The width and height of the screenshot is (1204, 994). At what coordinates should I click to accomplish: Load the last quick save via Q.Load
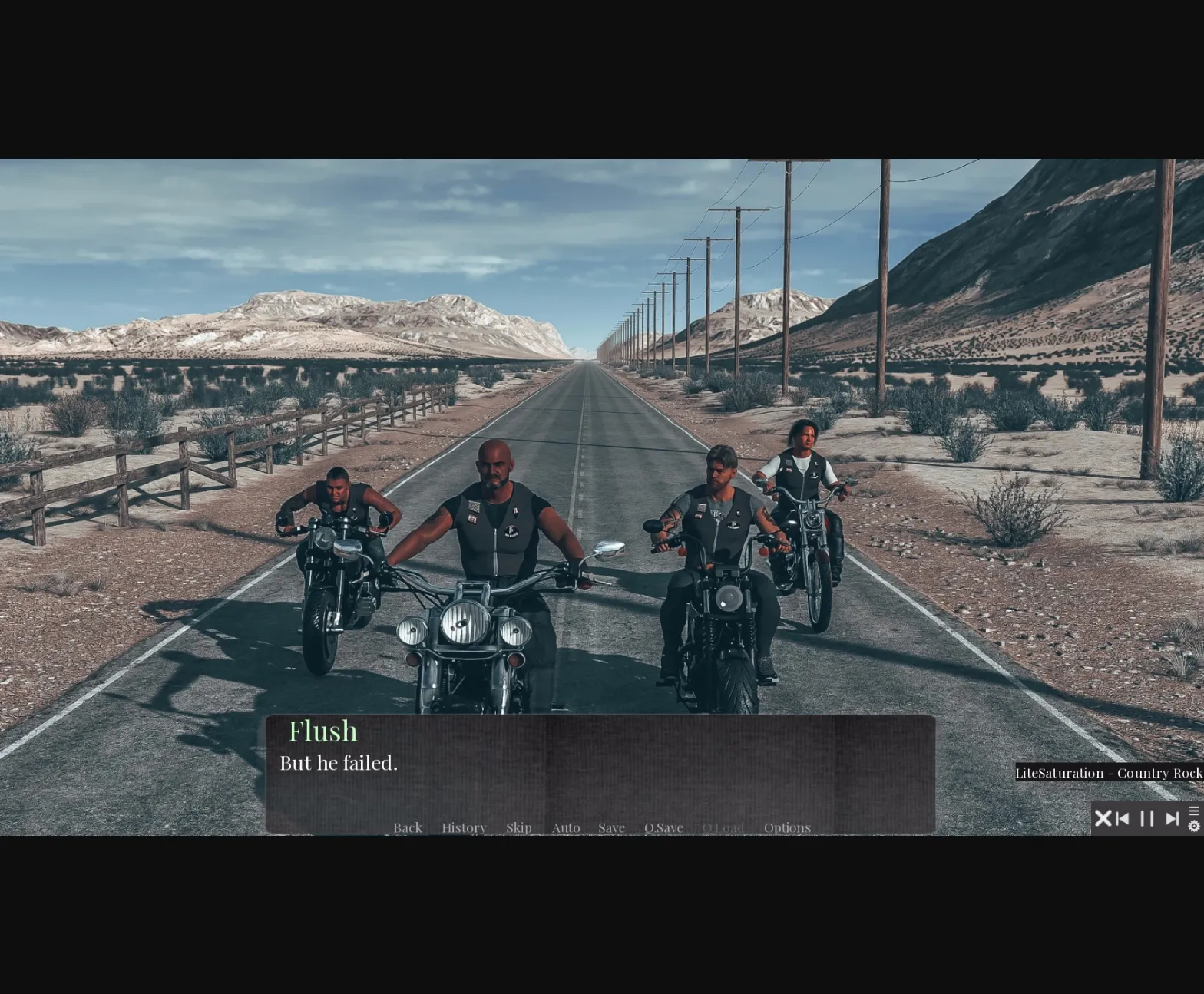(723, 827)
